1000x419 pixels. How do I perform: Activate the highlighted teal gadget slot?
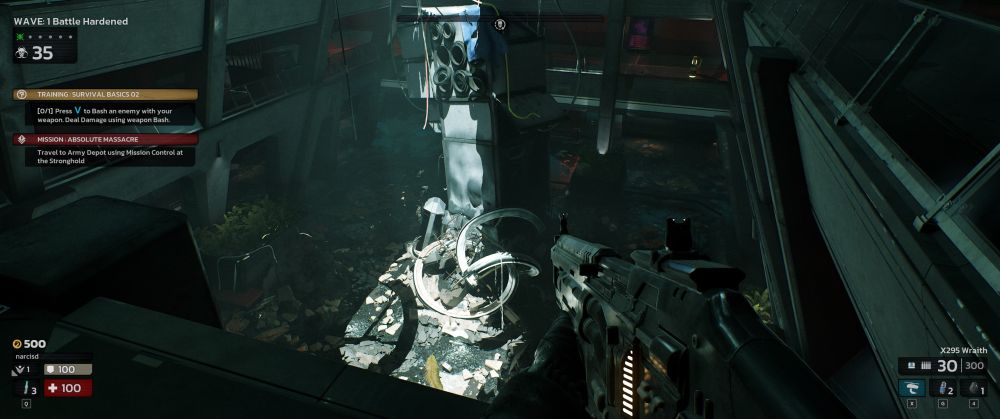pyautogui.click(x=912, y=388)
